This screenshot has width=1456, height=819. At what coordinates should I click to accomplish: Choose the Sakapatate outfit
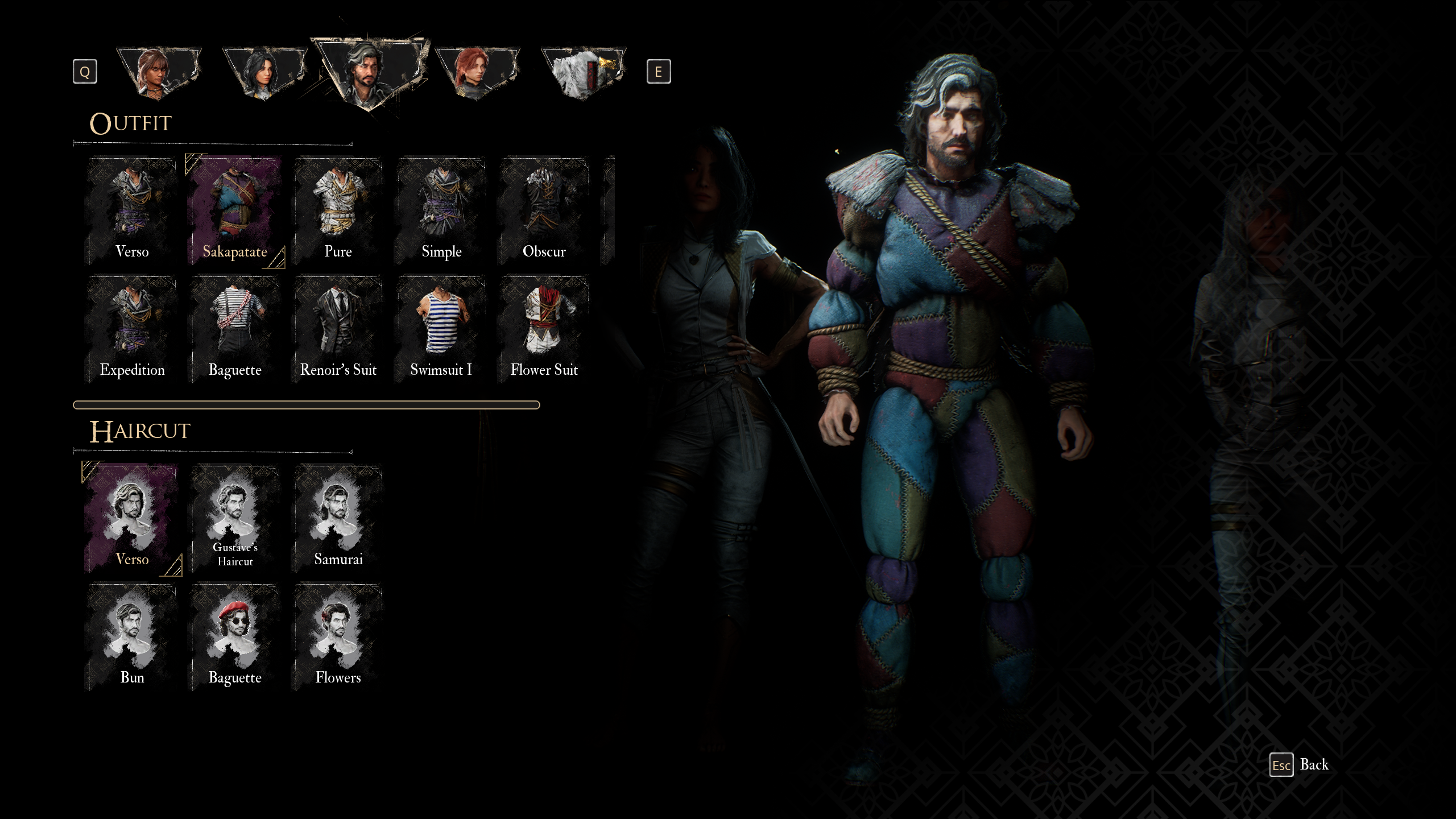pyautogui.click(x=235, y=210)
